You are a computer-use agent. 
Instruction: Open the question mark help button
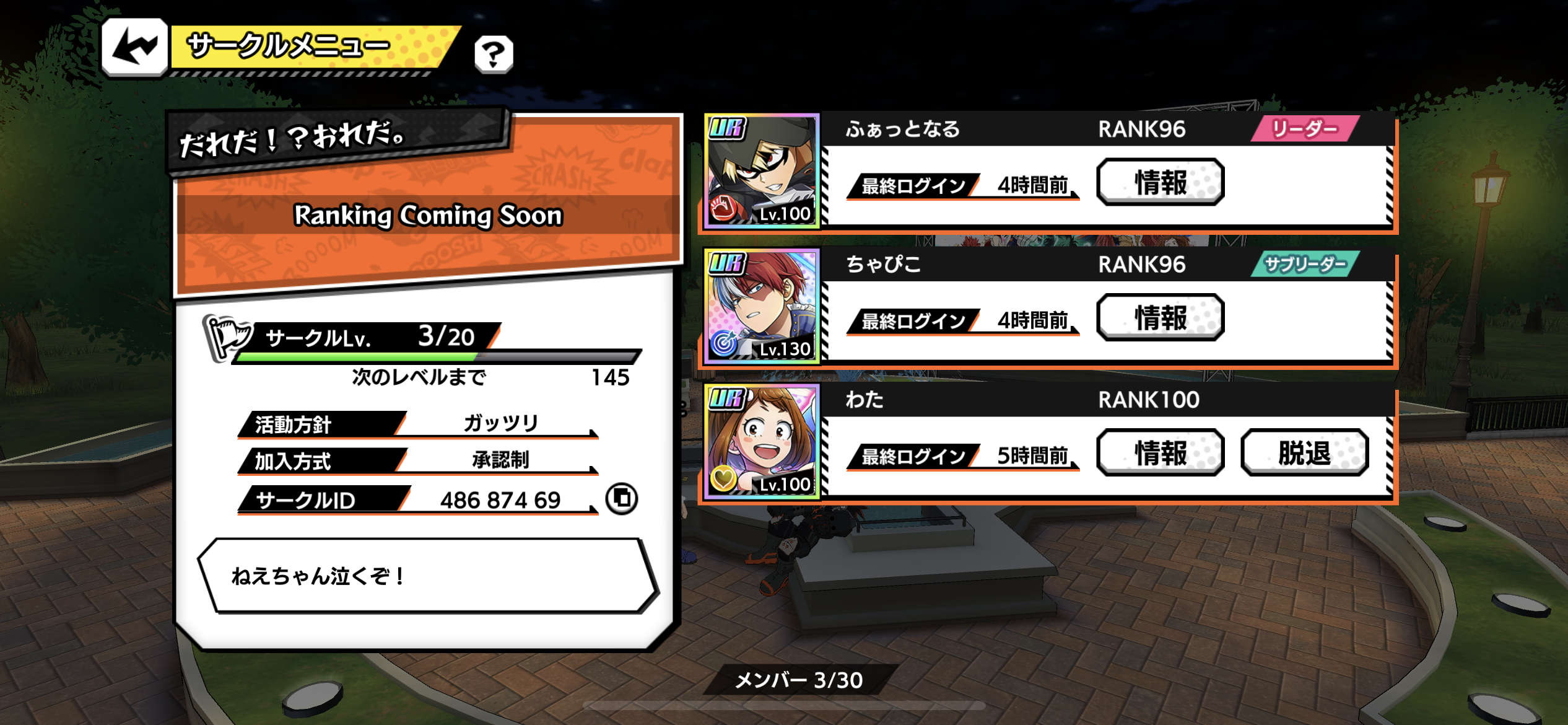[494, 55]
